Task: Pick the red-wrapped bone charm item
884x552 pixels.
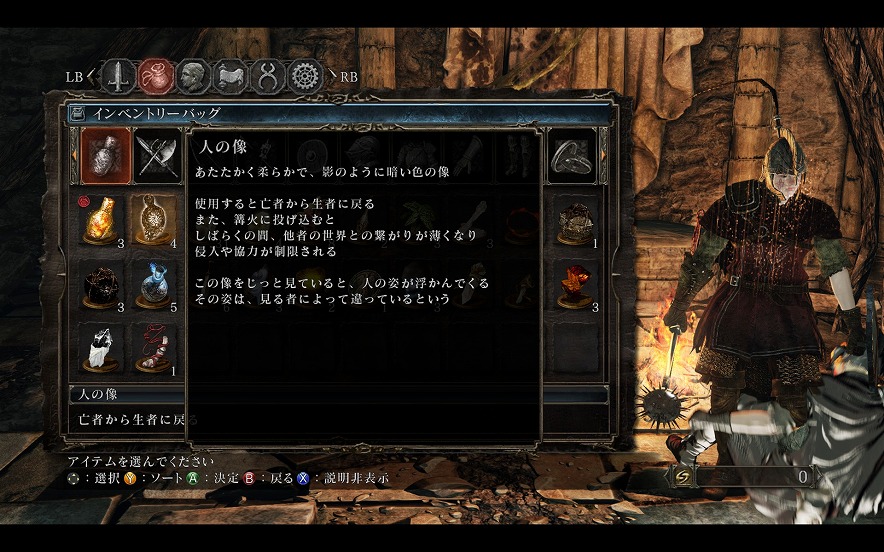Action: [x=155, y=349]
